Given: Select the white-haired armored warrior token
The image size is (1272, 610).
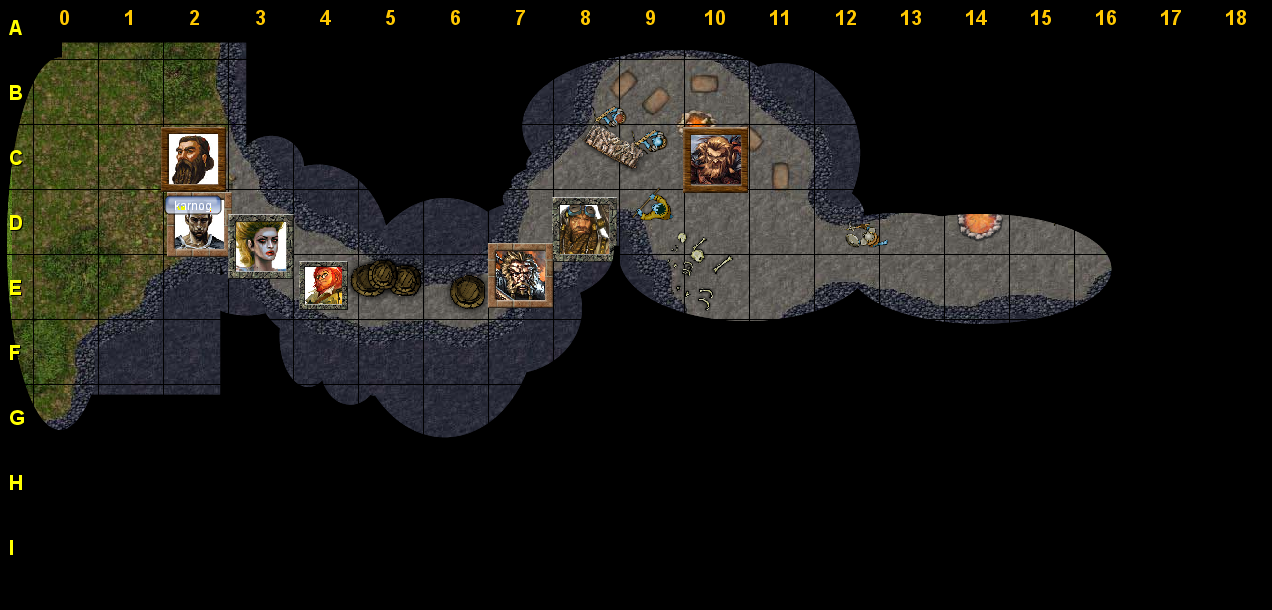Looking at the screenshot, I should pyautogui.click(x=520, y=274).
